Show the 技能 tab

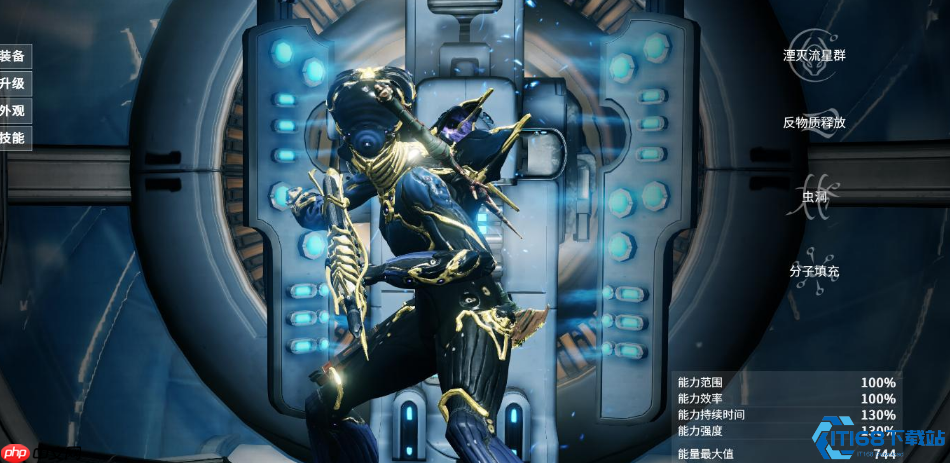click(x=13, y=138)
